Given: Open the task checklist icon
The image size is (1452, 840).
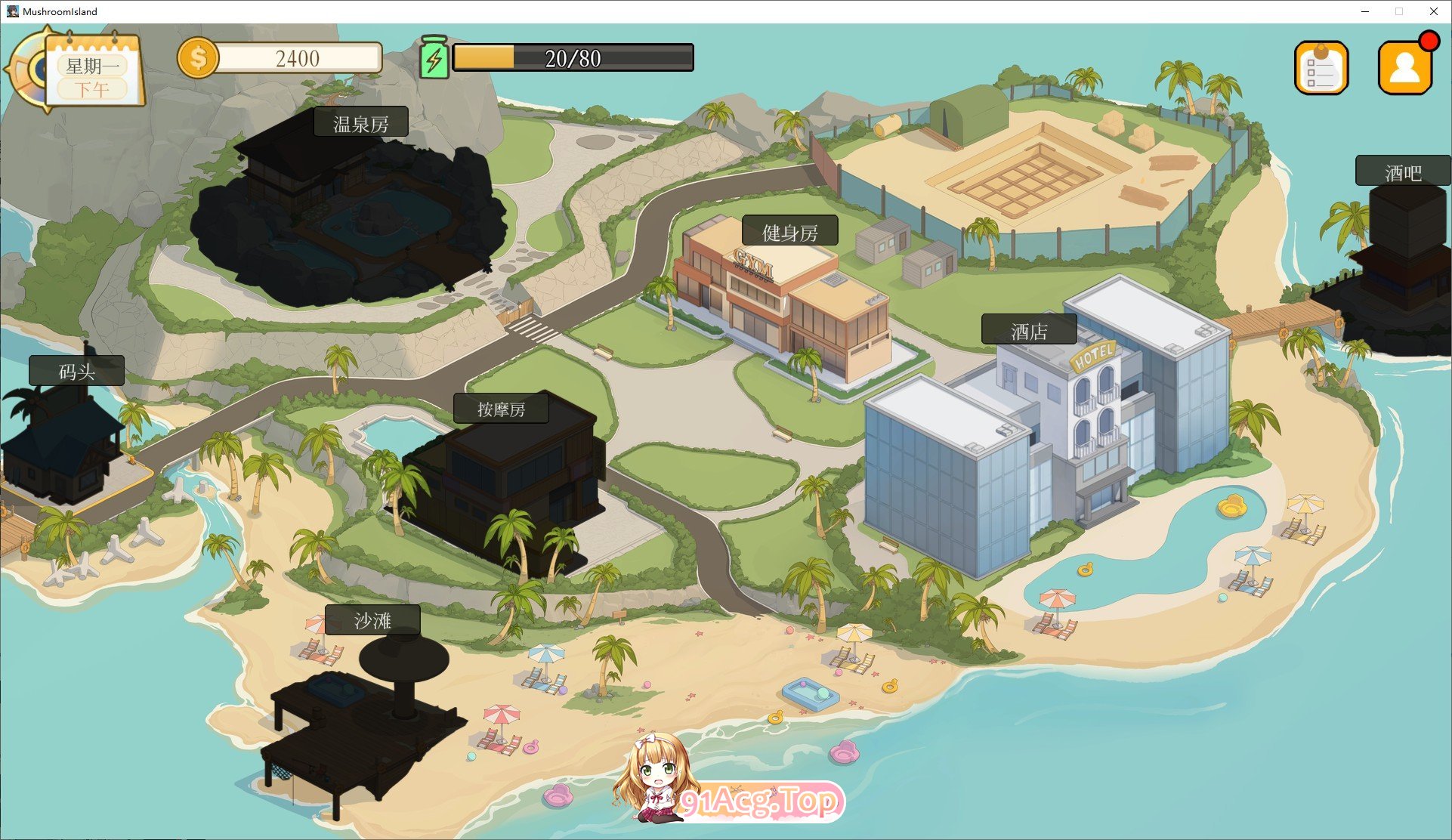Looking at the screenshot, I should (x=1321, y=69).
